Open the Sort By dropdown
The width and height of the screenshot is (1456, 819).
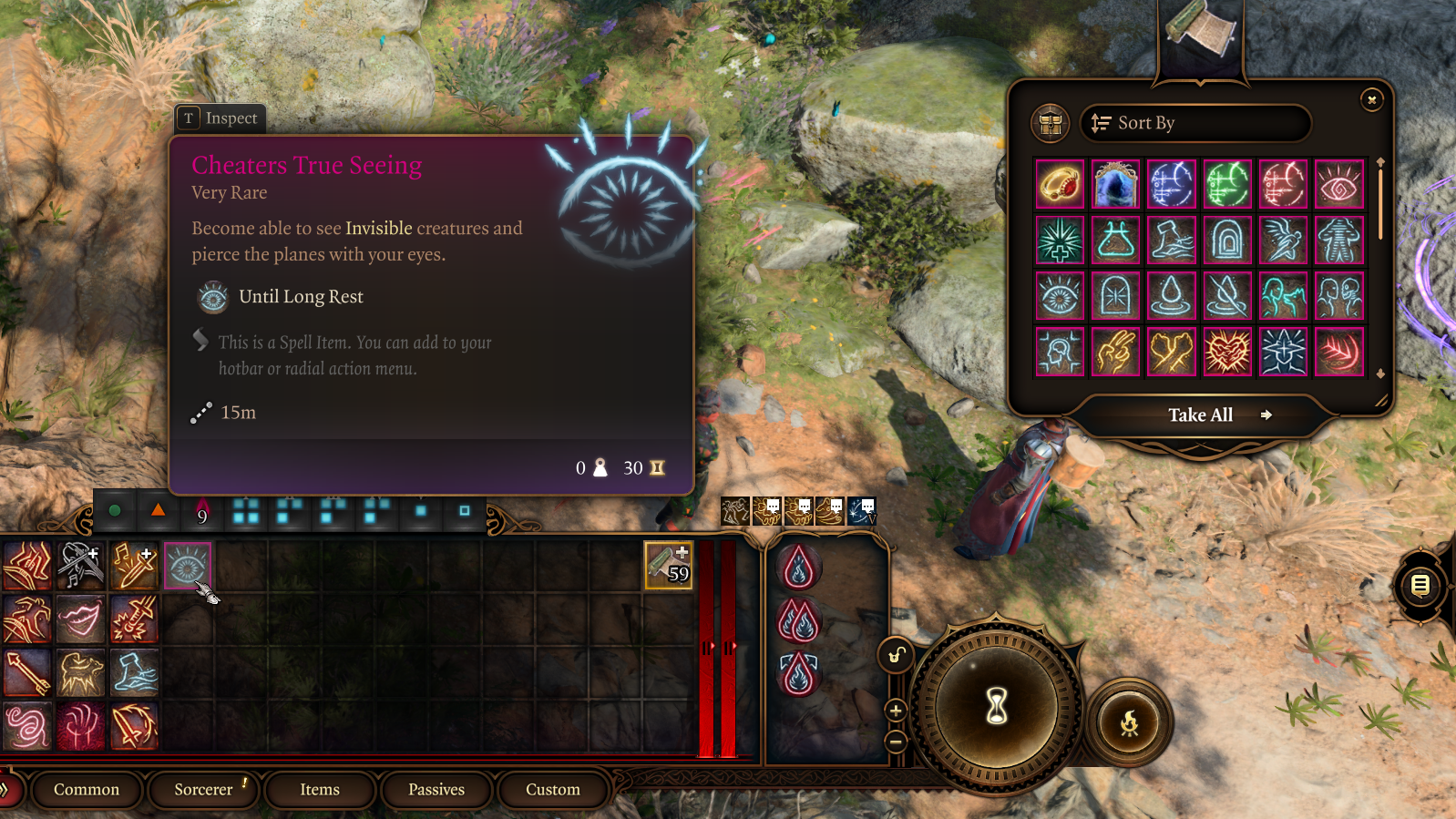click(x=1195, y=123)
